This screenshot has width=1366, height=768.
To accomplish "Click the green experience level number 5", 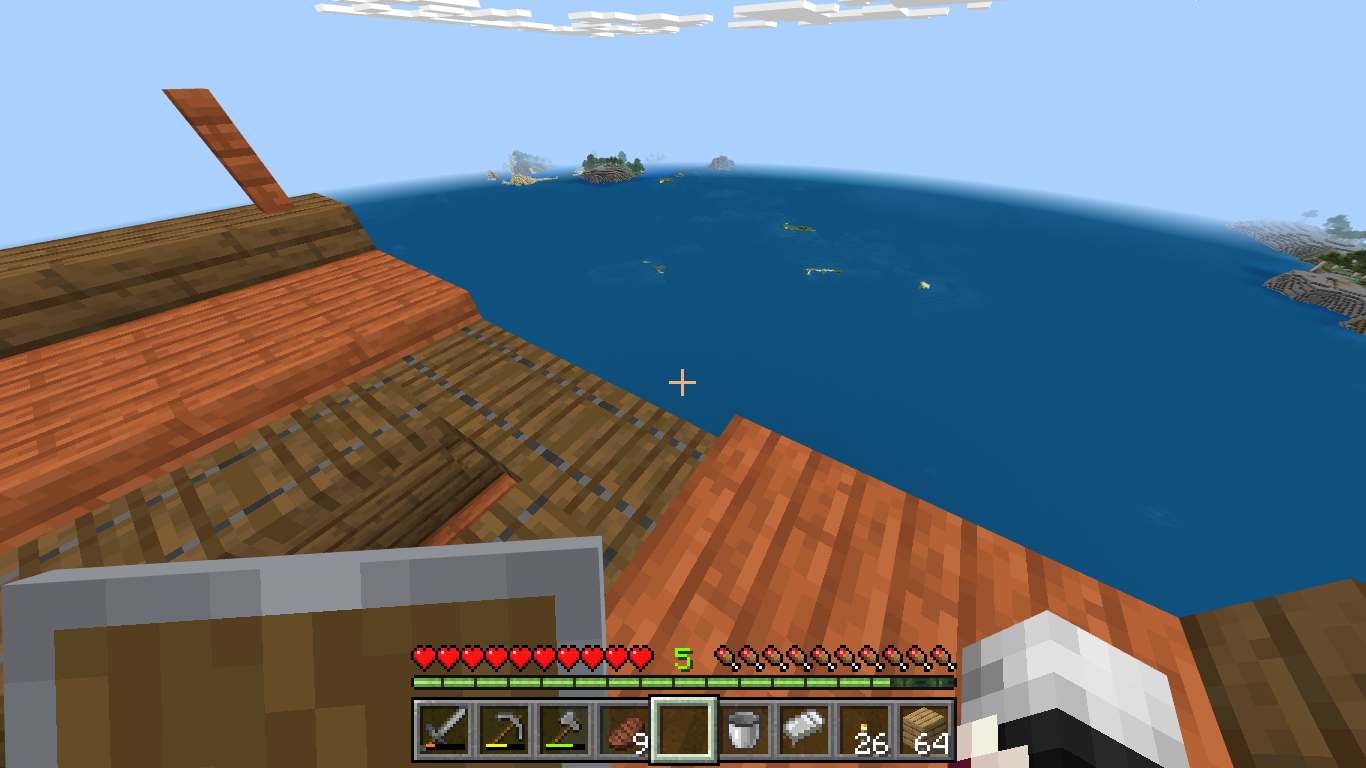I will (683, 657).
